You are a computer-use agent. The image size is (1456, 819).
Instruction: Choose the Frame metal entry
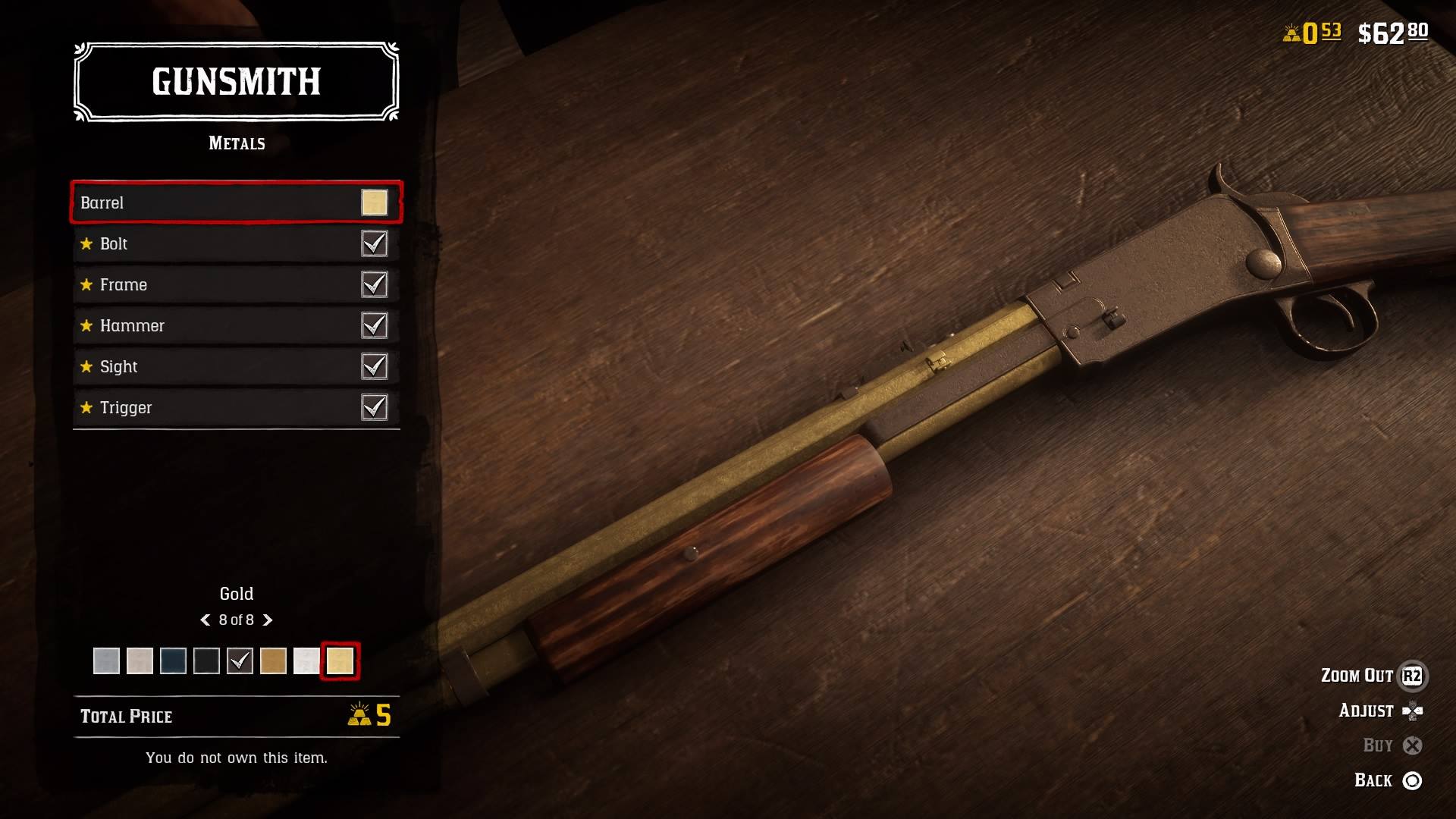(x=236, y=284)
